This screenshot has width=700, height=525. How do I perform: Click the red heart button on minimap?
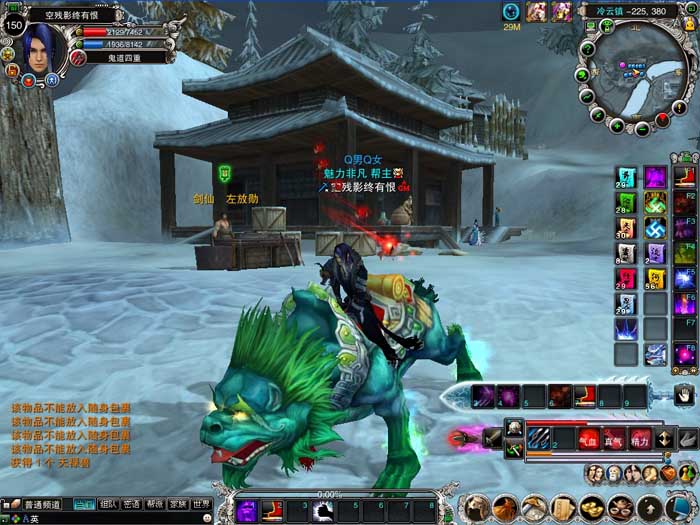point(664,119)
